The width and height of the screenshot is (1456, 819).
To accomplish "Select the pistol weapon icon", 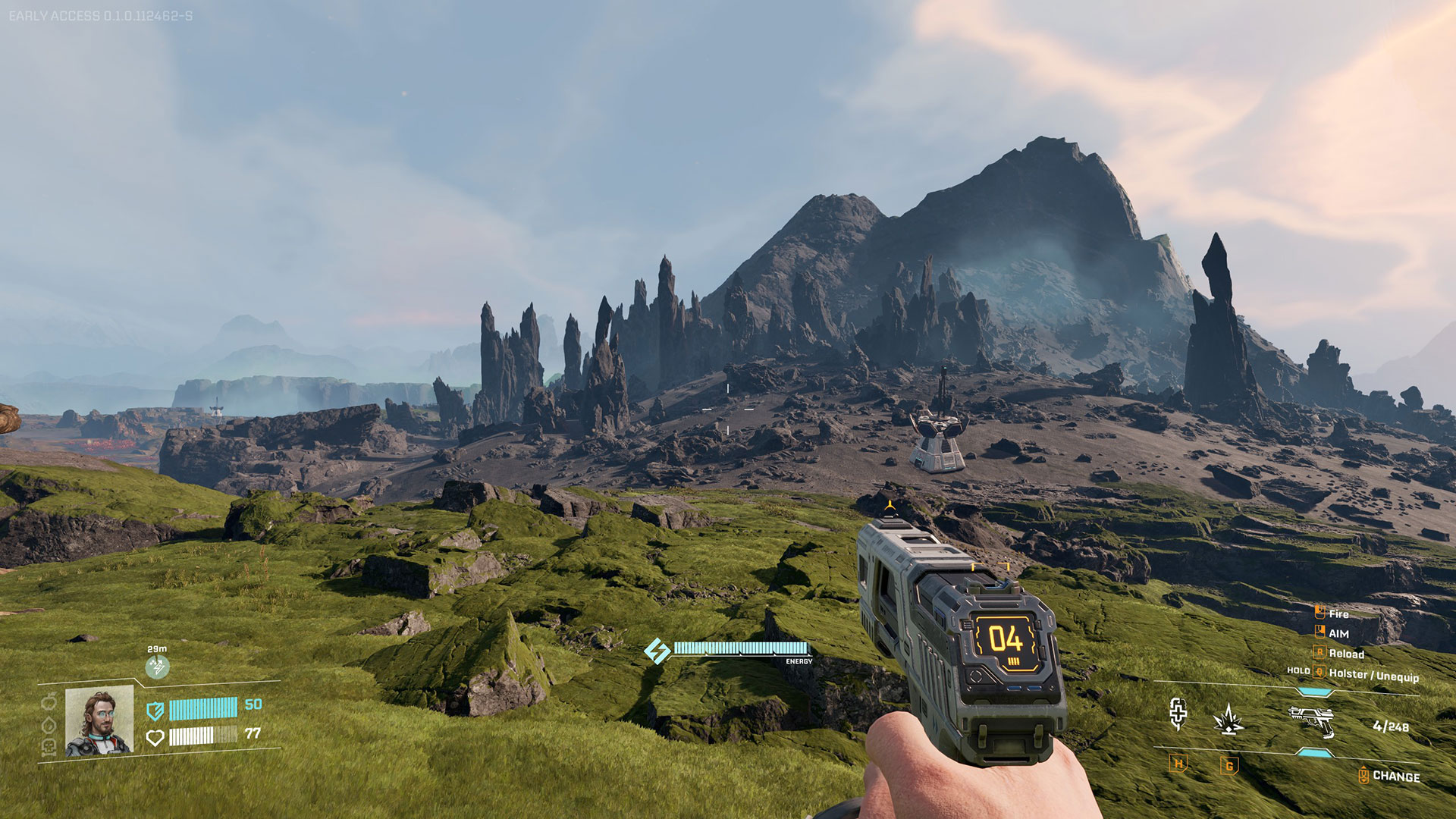I will point(1311,720).
